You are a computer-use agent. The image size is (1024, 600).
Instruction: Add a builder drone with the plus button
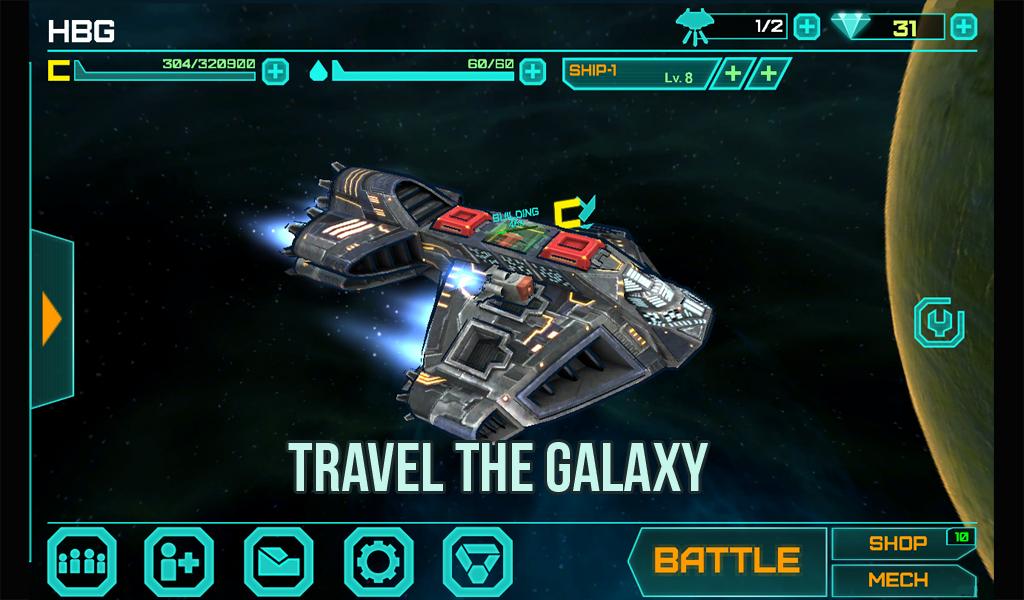806,27
